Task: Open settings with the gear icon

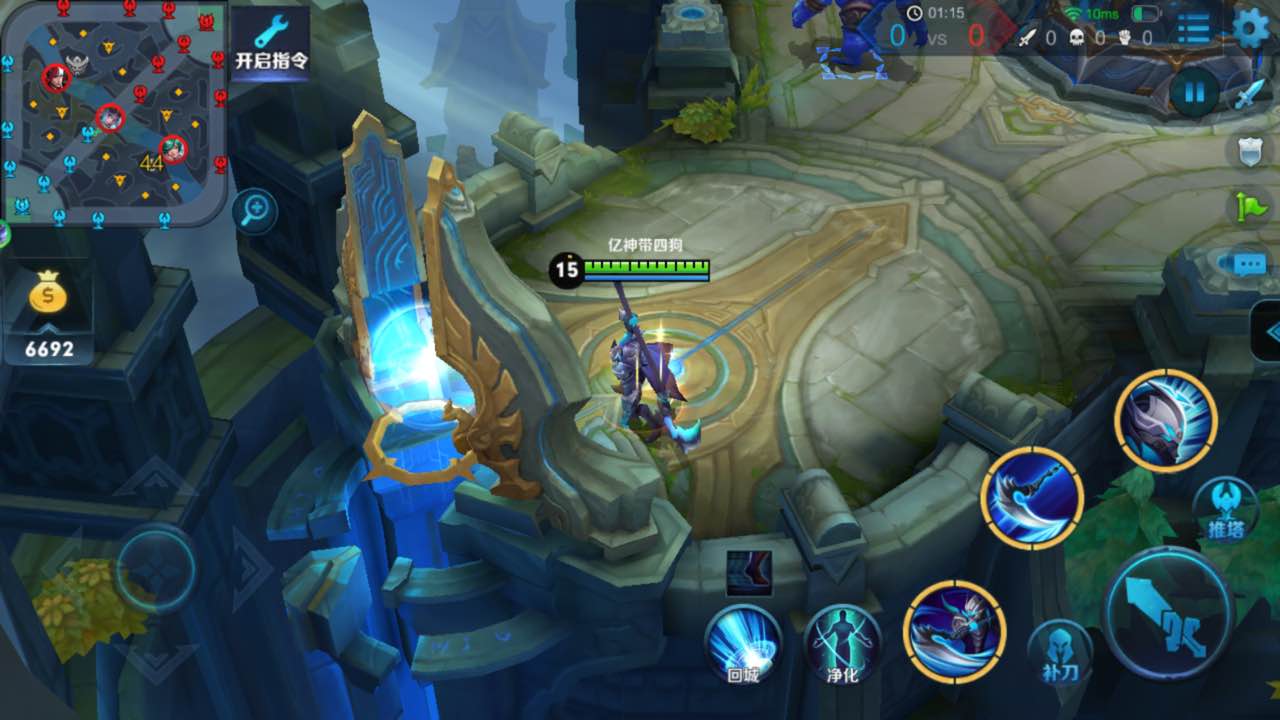Action: click(1250, 28)
